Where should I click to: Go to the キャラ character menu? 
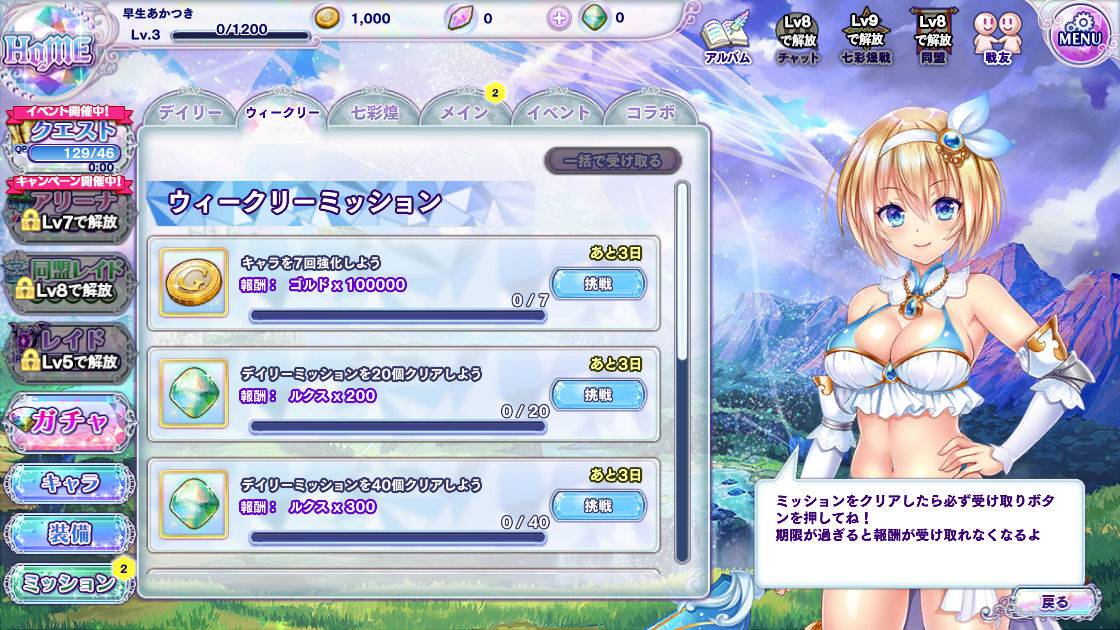point(69,483)
